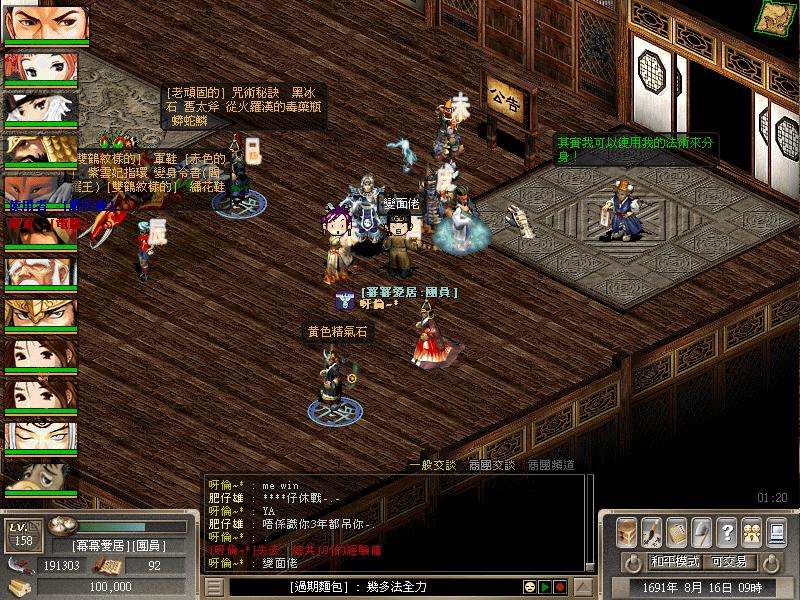800x600 pixels.
Task: Select the axe icon button
Action: pos(702,531)
